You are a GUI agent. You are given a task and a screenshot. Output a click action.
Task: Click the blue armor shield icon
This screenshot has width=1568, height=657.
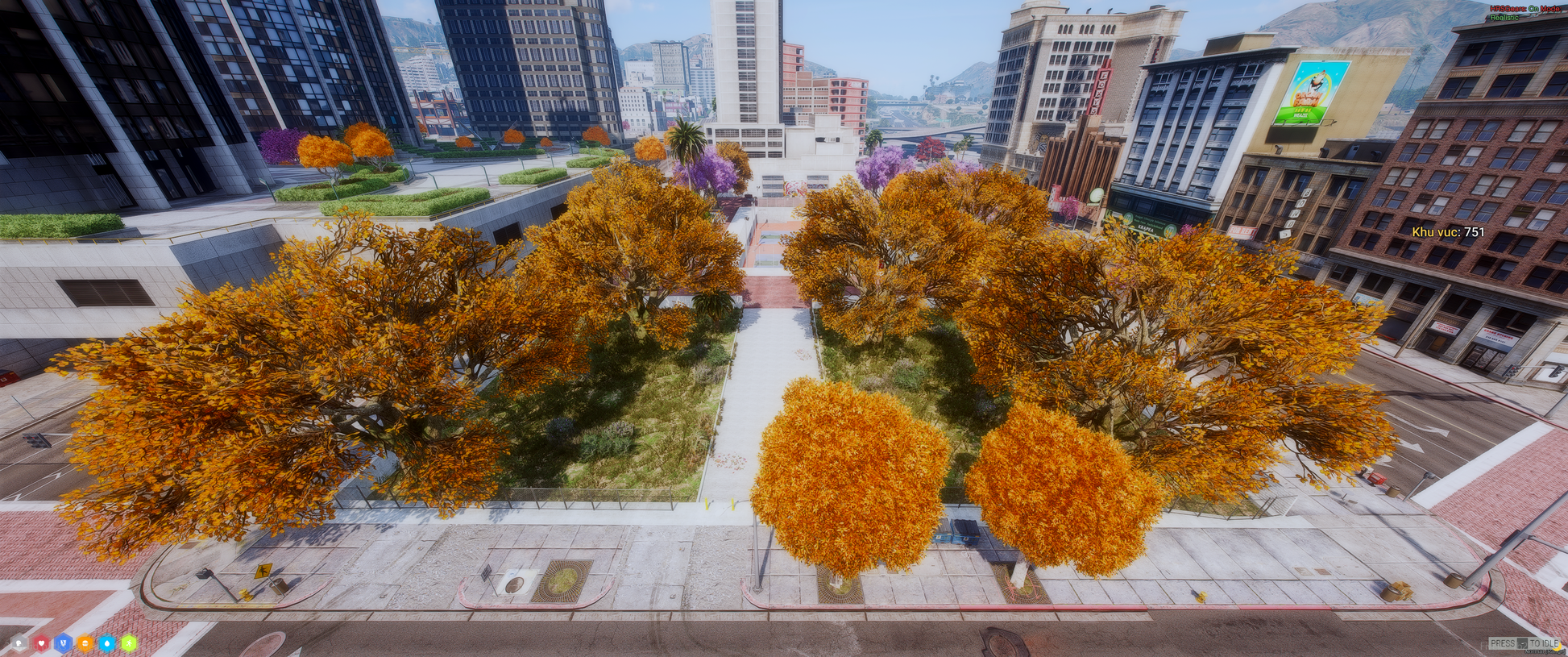click(x=63, y=643)
